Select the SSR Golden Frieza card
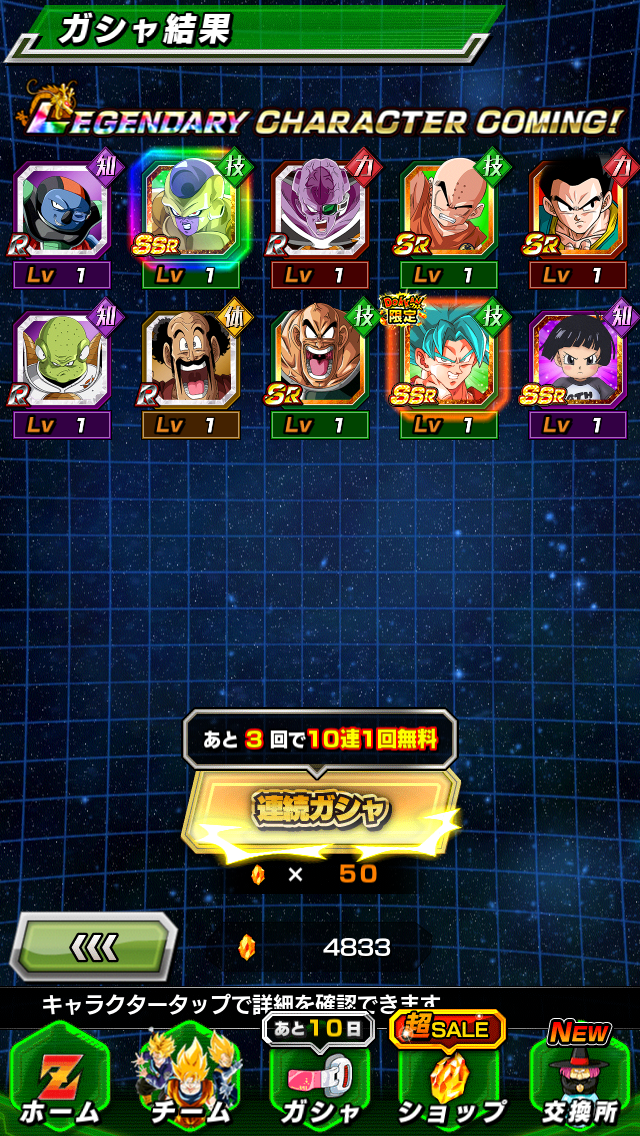Image resolution: width=640 pixels, height=1136 pixels. (x=190, y=212)
